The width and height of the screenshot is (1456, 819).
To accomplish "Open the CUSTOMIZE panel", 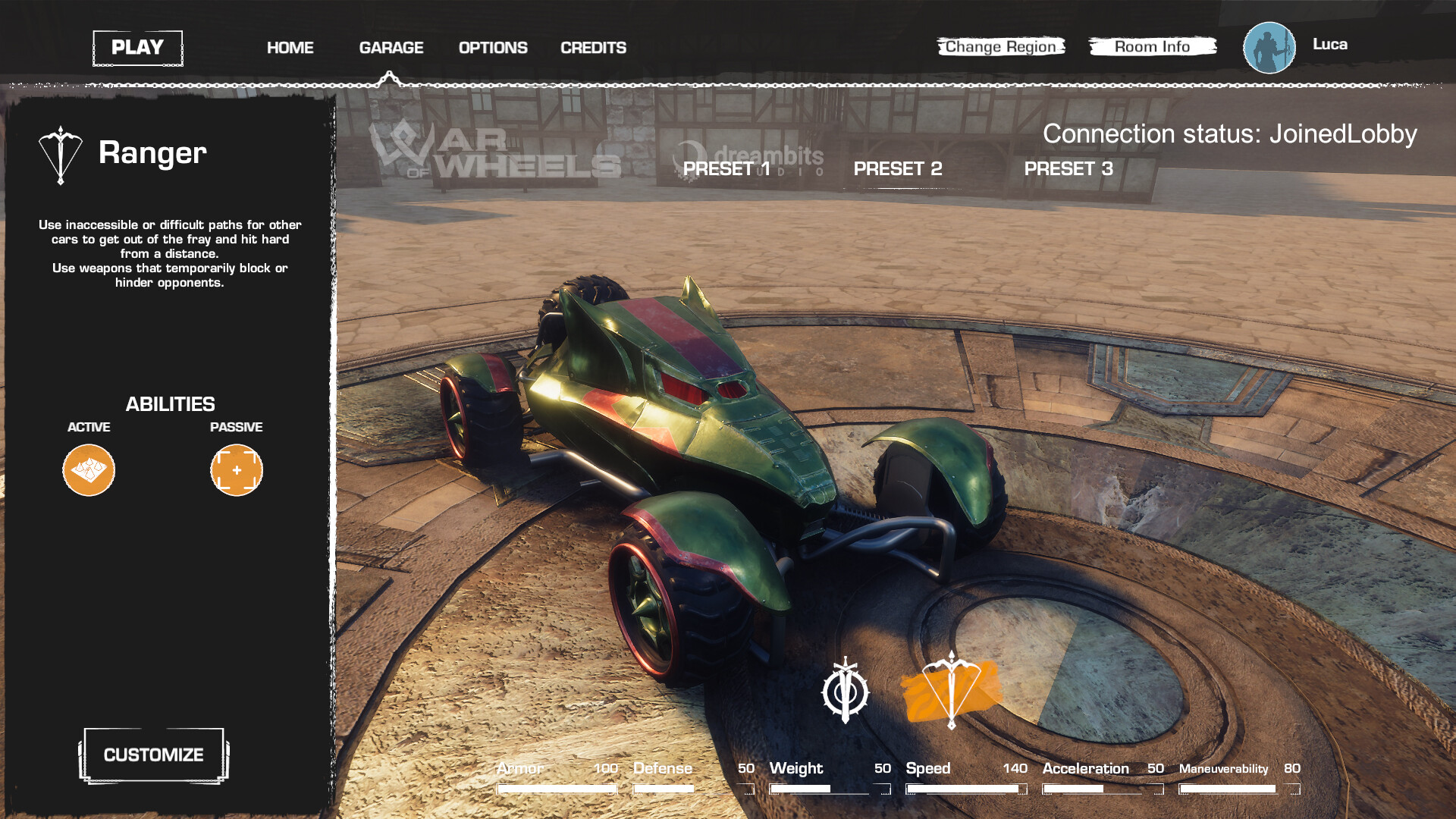I will tap(153, 755).
